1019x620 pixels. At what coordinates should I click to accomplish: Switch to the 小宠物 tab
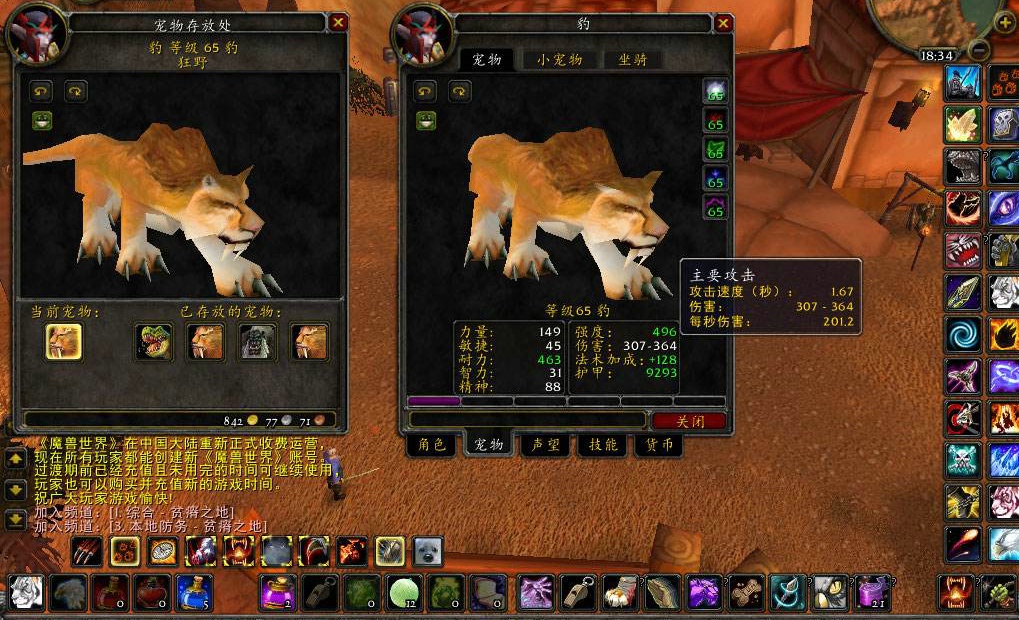click(558, 60)
